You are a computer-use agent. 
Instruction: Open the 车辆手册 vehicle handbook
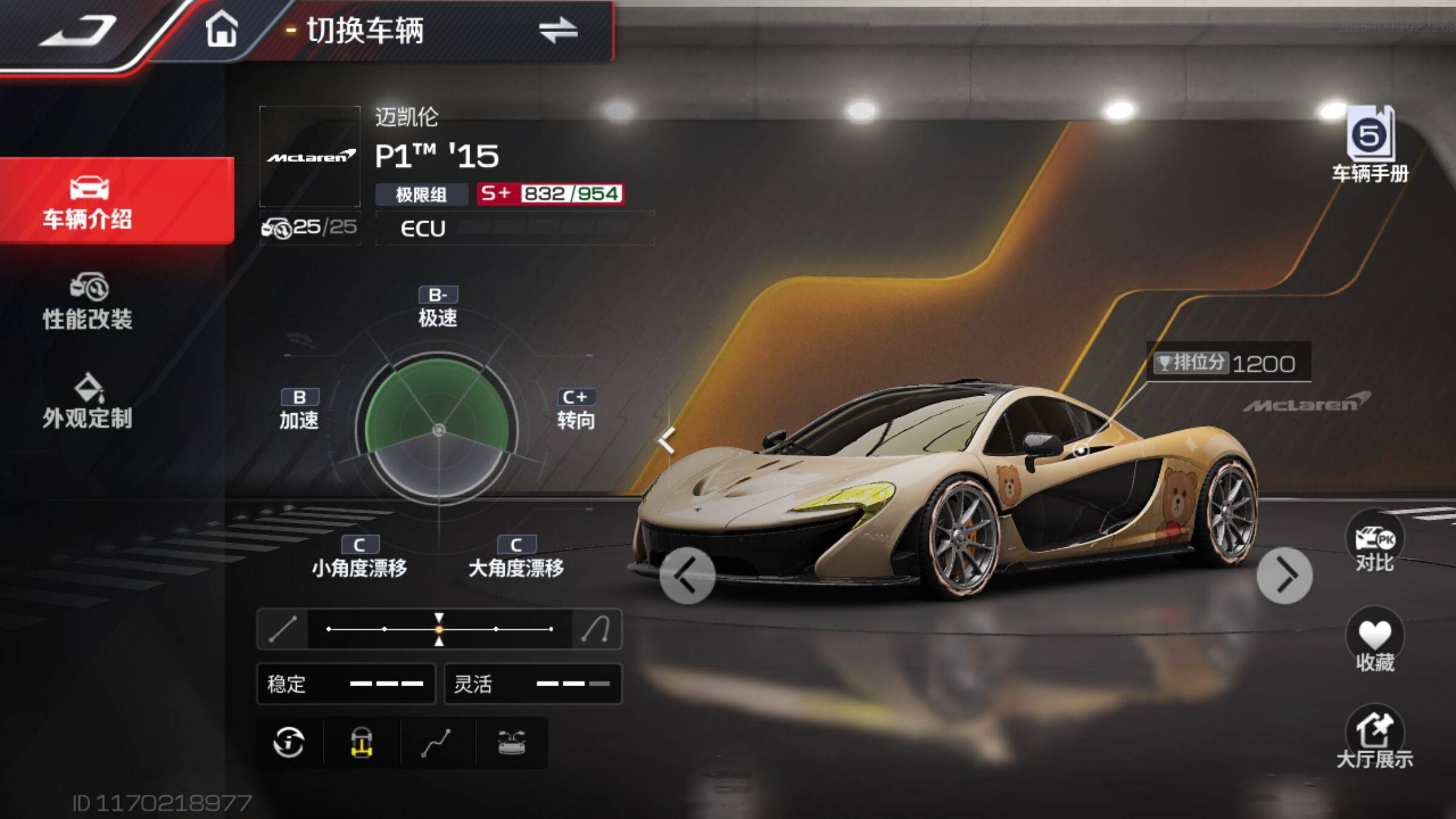tap(1370, 146)
